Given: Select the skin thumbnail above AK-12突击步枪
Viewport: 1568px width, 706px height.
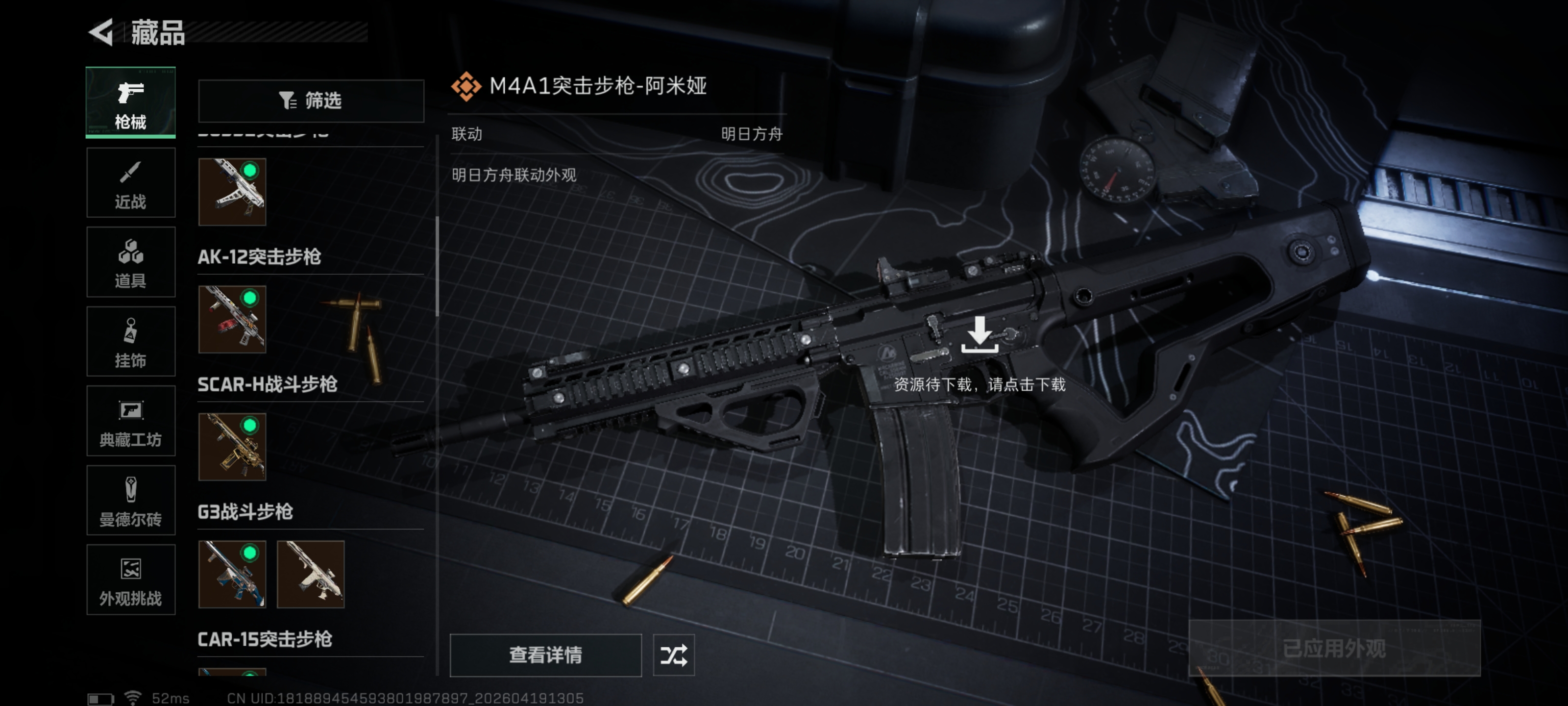Looking at the screenshot, I should tap(232, 192).
